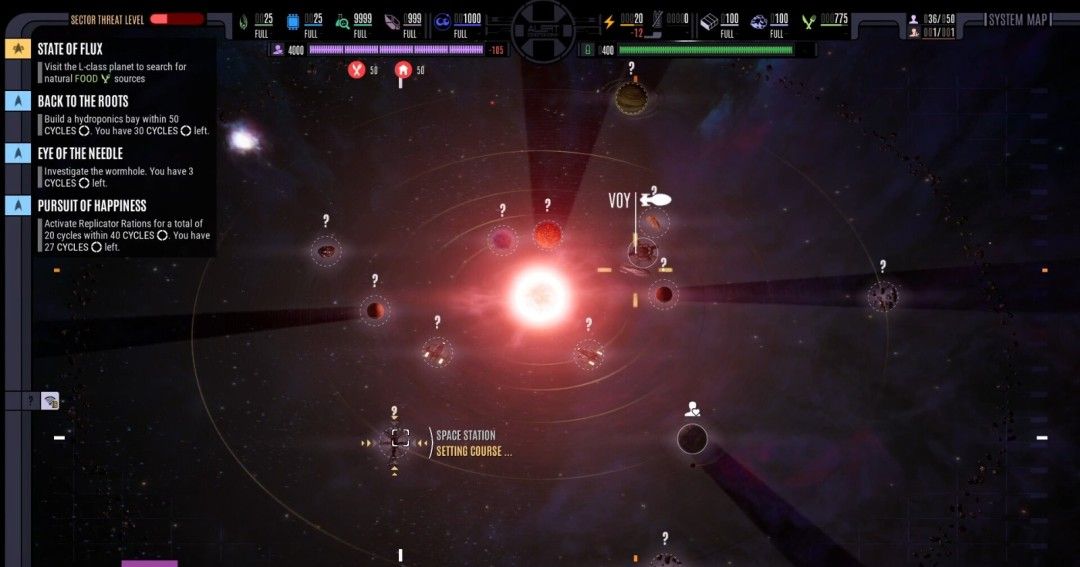Toggle the sensor icon on left edge

50,401
